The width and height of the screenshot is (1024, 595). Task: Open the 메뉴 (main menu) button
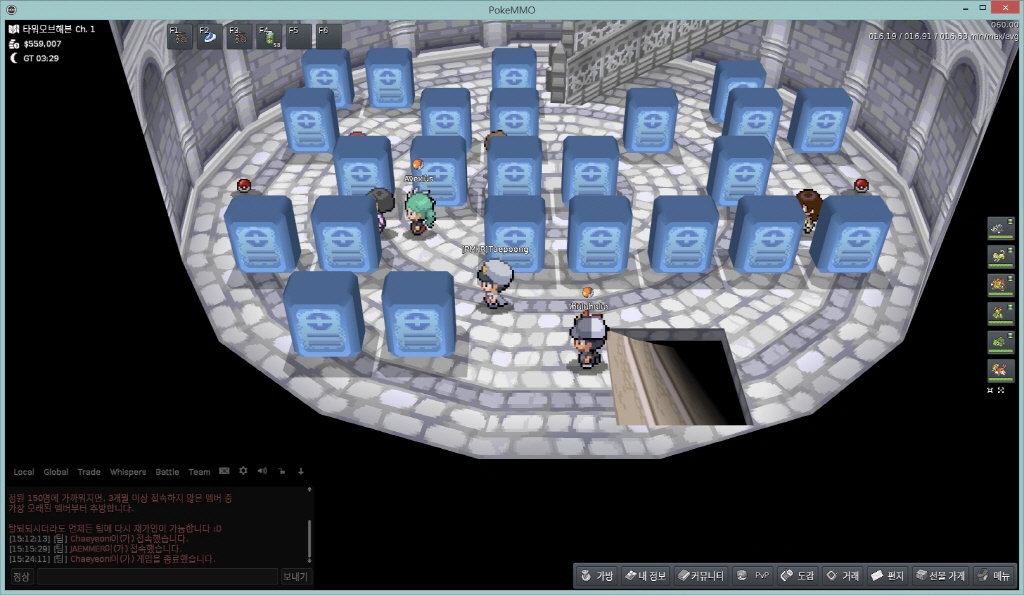(x=994, y=576)
